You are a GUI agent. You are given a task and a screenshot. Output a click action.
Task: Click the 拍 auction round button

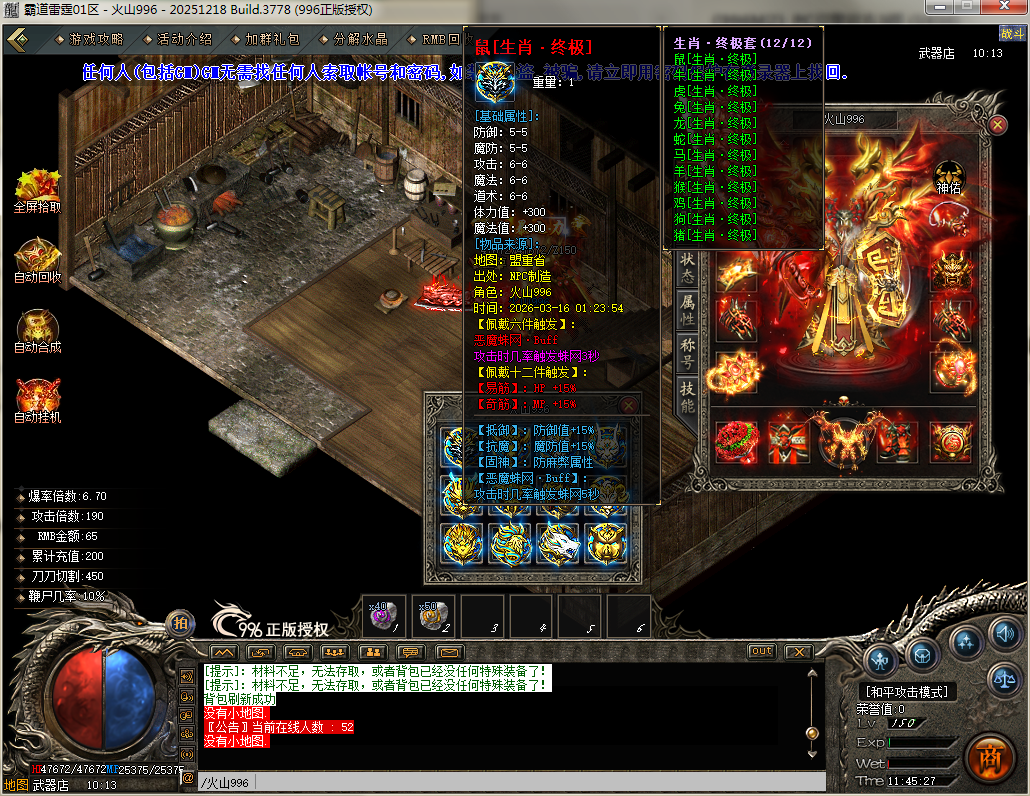click(180, 624)
